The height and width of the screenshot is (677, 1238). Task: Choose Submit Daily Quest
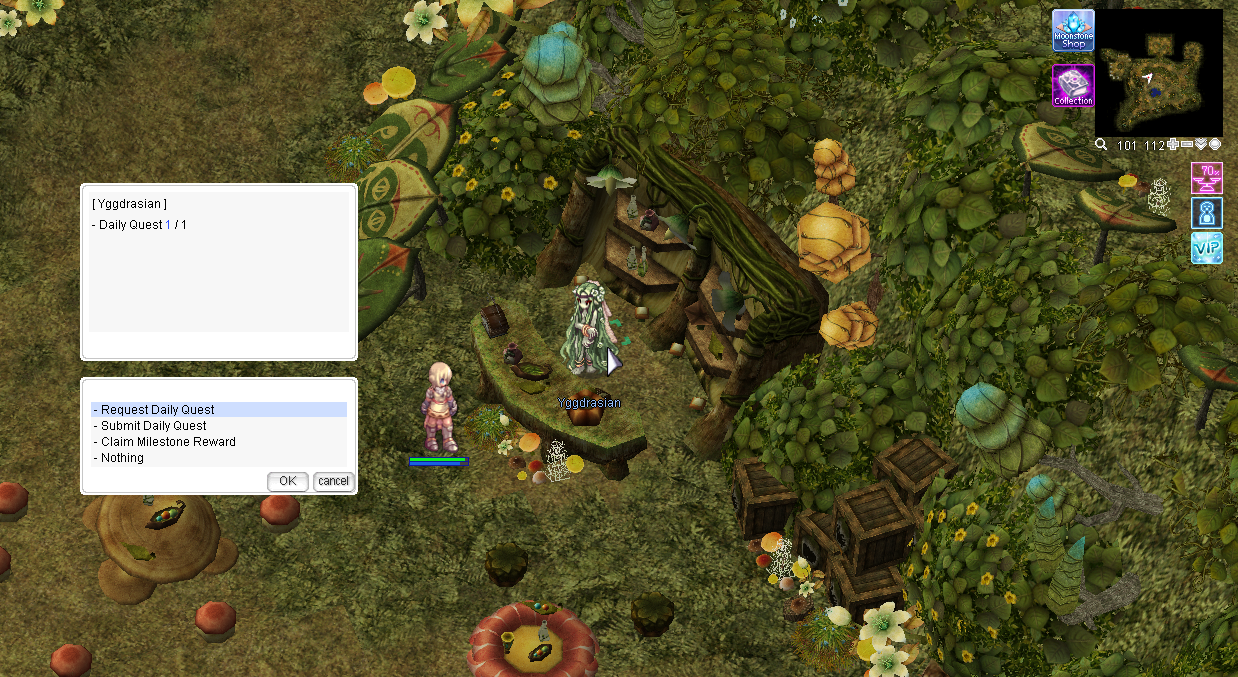pos(154,426)
